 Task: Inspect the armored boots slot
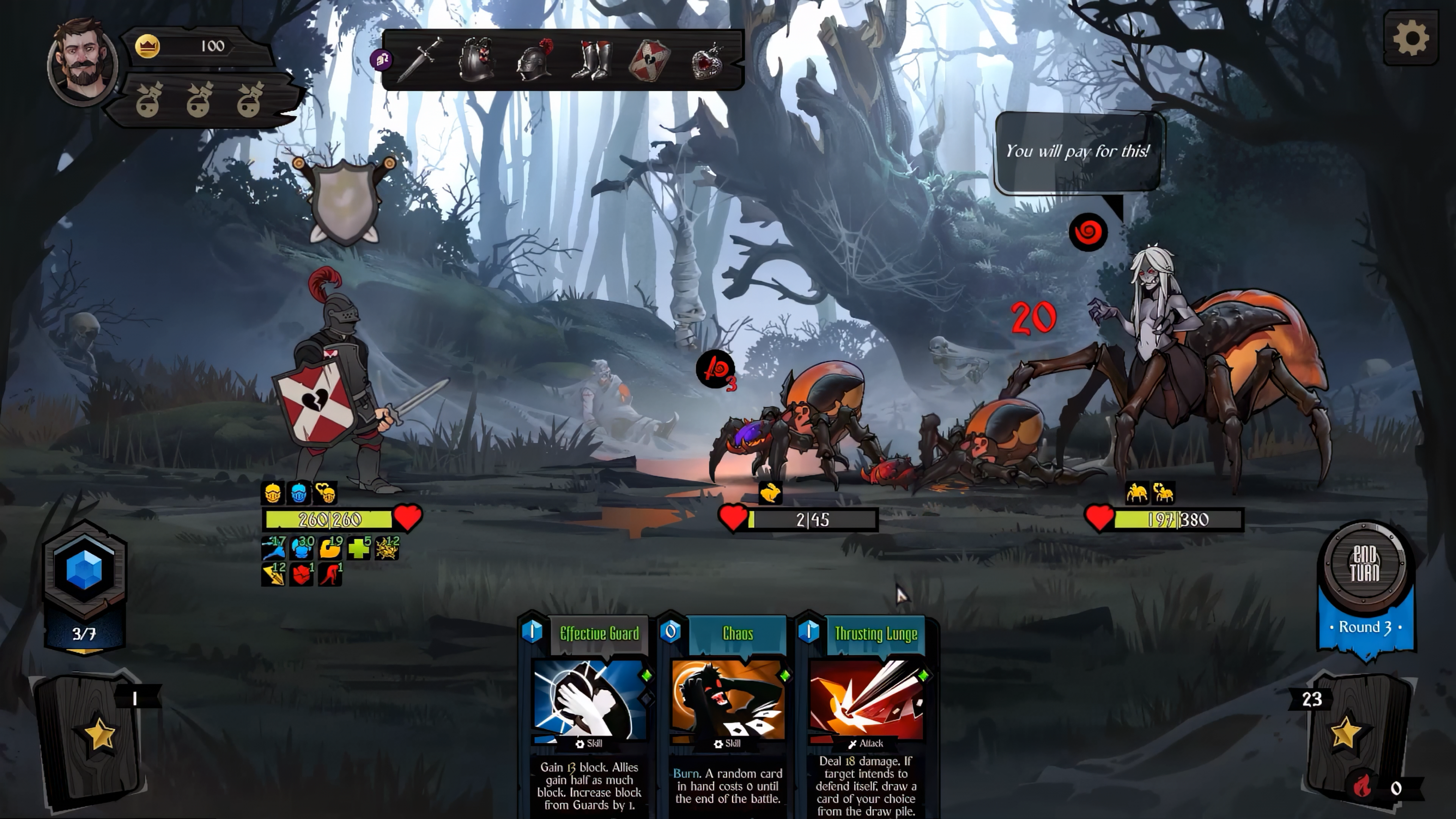pyautogui.click(x=591, y=60)
